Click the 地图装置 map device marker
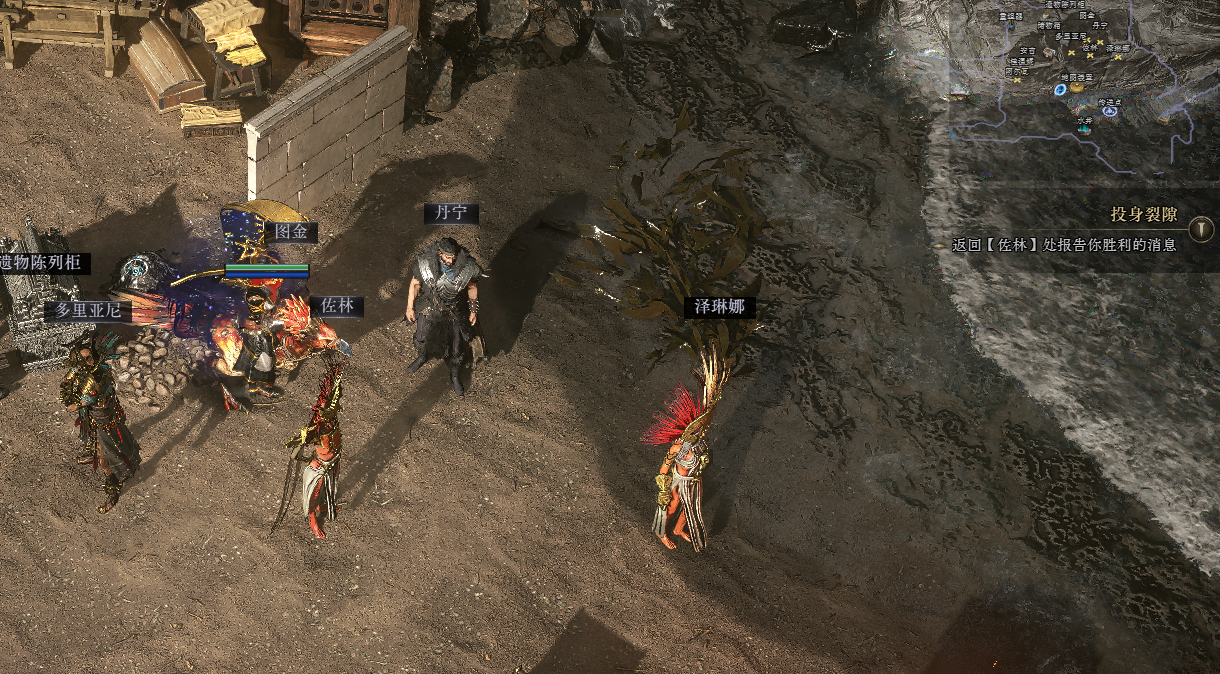The height and width of the screenshot is (674, 1220). [x=1076, y=87]
